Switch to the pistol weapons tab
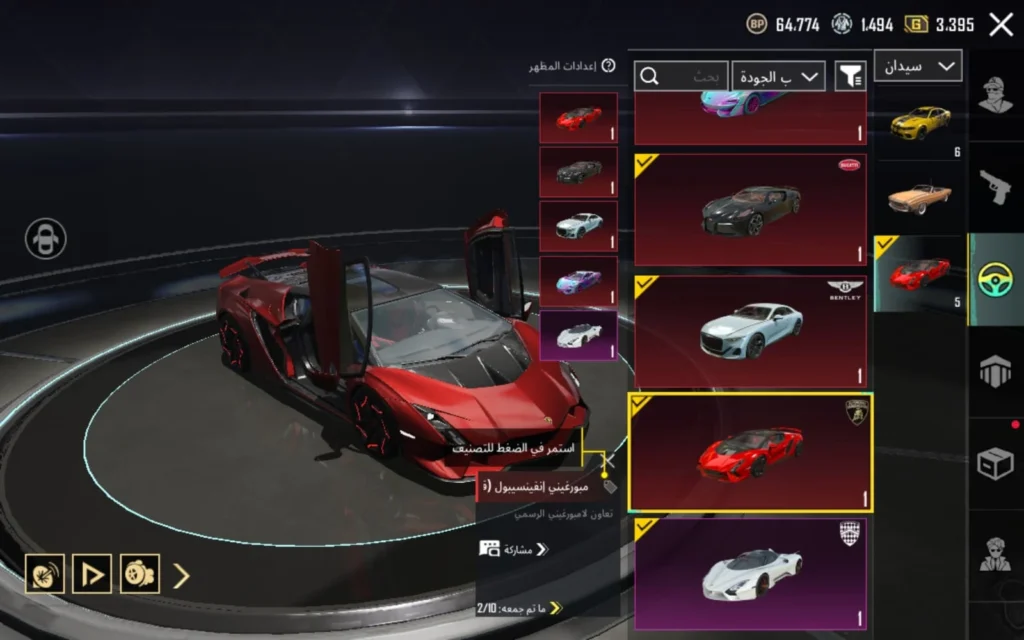The height and width of the screenshot is (640, 1024). 996,187
